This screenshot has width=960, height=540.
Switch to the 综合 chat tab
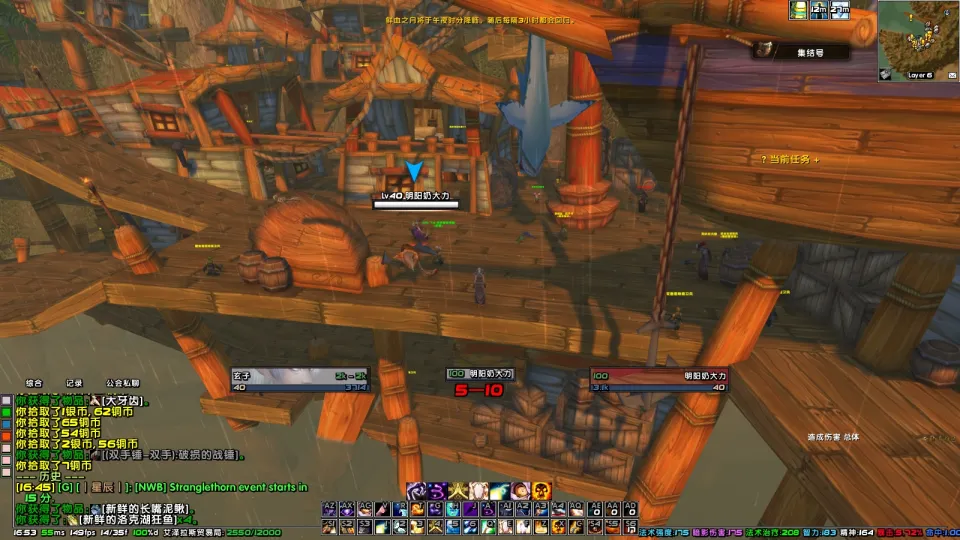pos(34,382)
